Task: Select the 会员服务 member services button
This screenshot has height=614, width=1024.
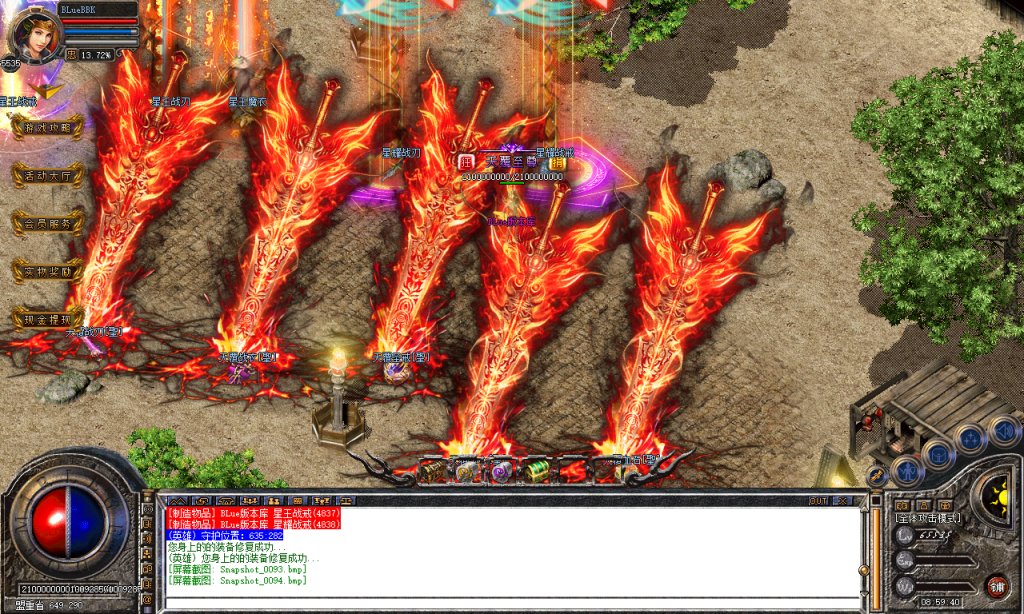Action: tap(47, 223)
